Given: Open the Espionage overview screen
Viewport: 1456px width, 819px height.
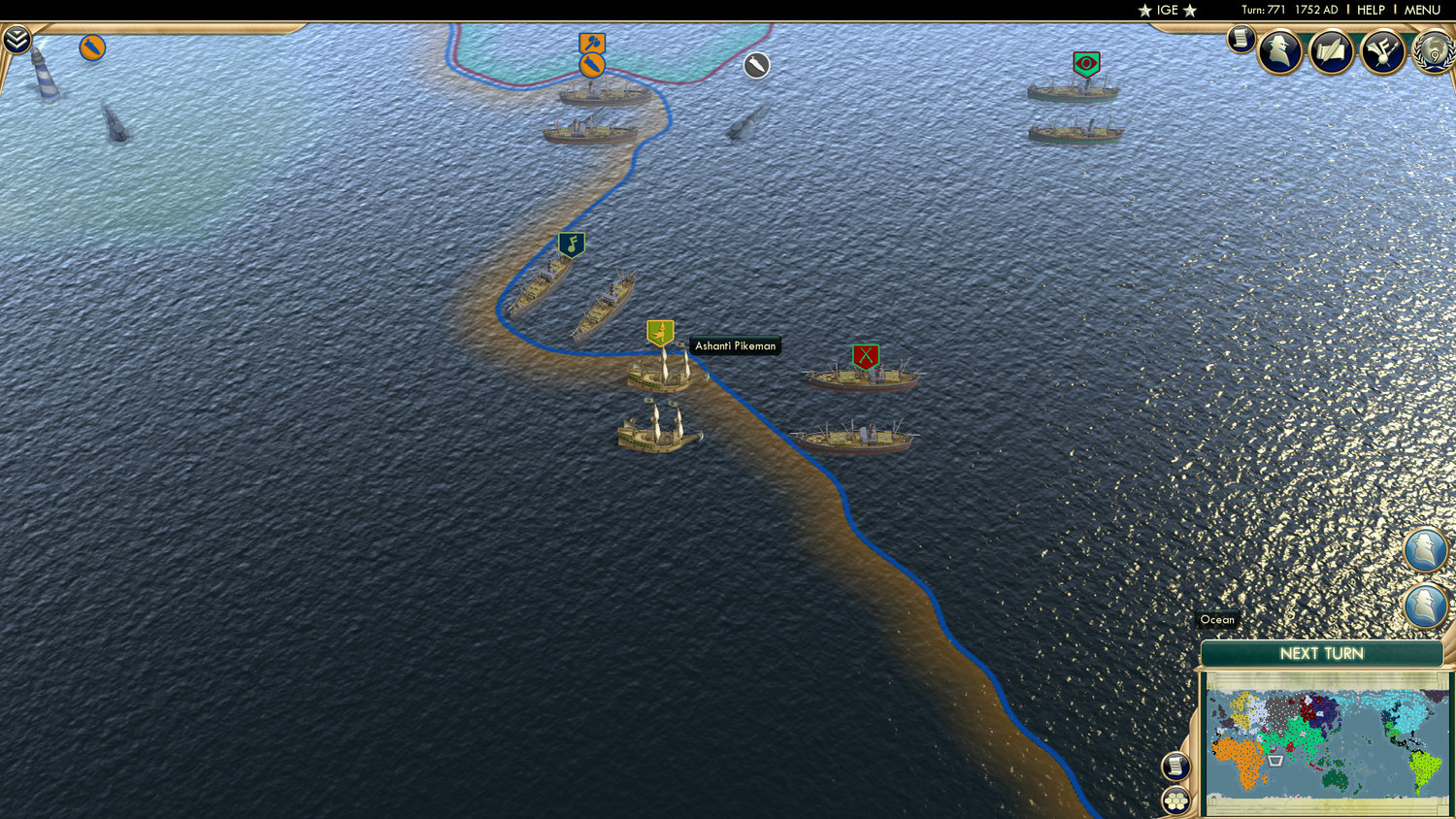Looking at the screenshot, I should pyautogui.click(x=1281, y=52).
